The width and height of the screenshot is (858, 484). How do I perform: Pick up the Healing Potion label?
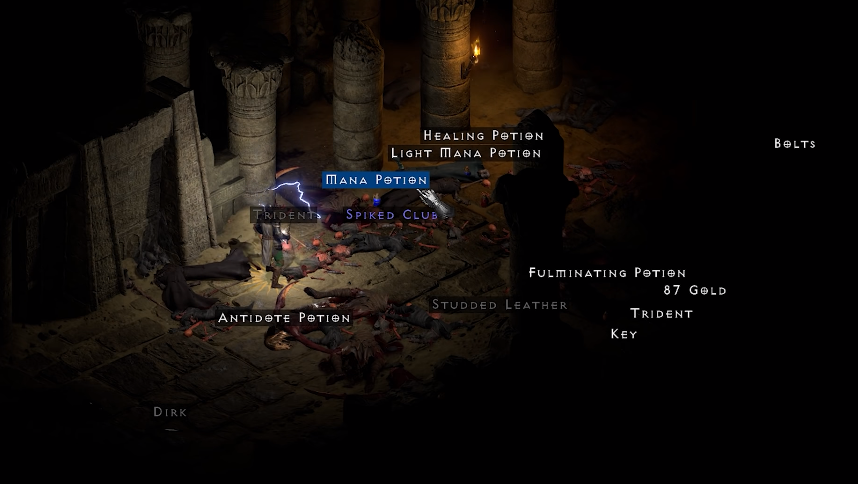[x=483, y=136]
